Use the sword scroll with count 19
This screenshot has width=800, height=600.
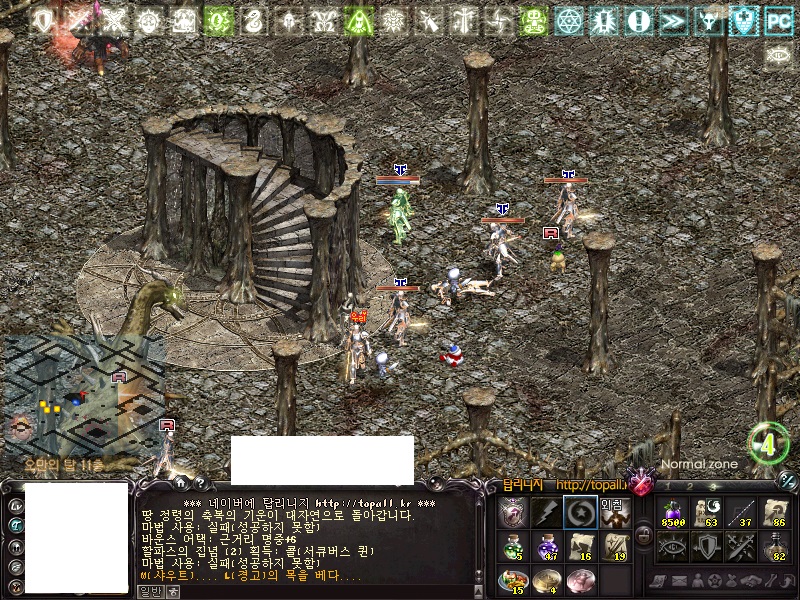[614, 546]
